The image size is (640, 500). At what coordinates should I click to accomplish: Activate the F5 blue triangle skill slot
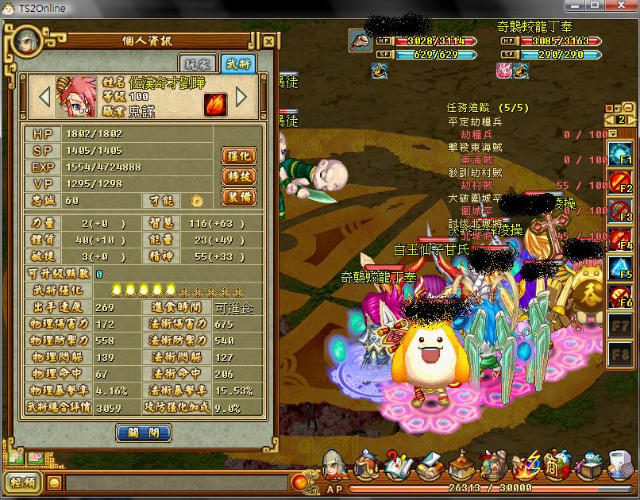click(620, 268)
